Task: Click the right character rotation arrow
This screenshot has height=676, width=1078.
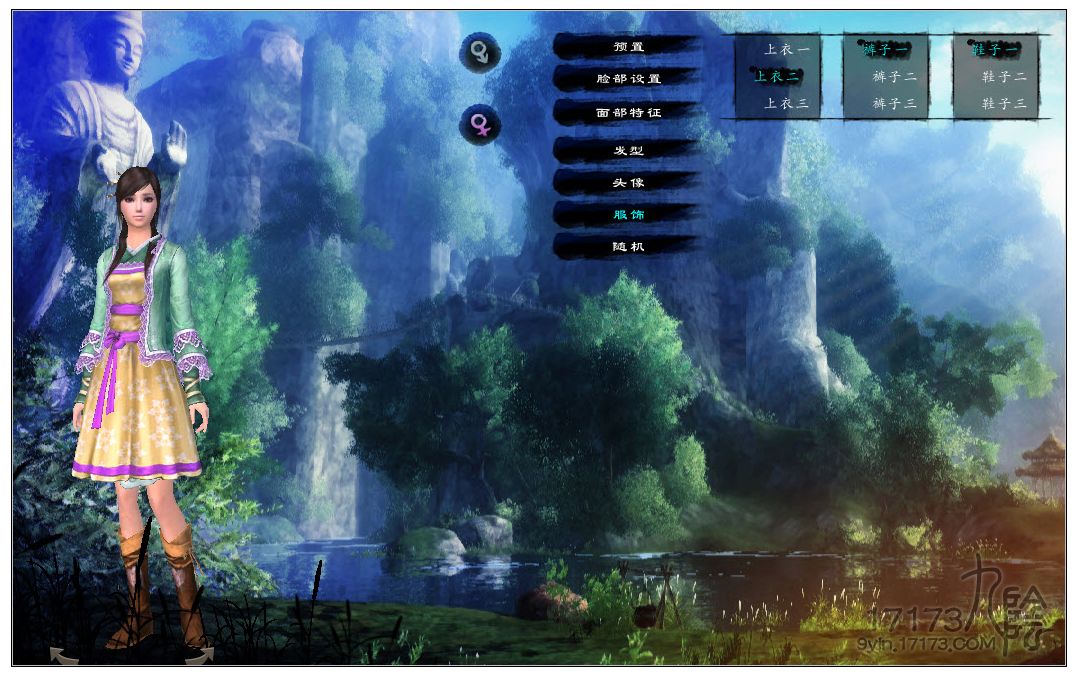Action: tap(198, 656)
